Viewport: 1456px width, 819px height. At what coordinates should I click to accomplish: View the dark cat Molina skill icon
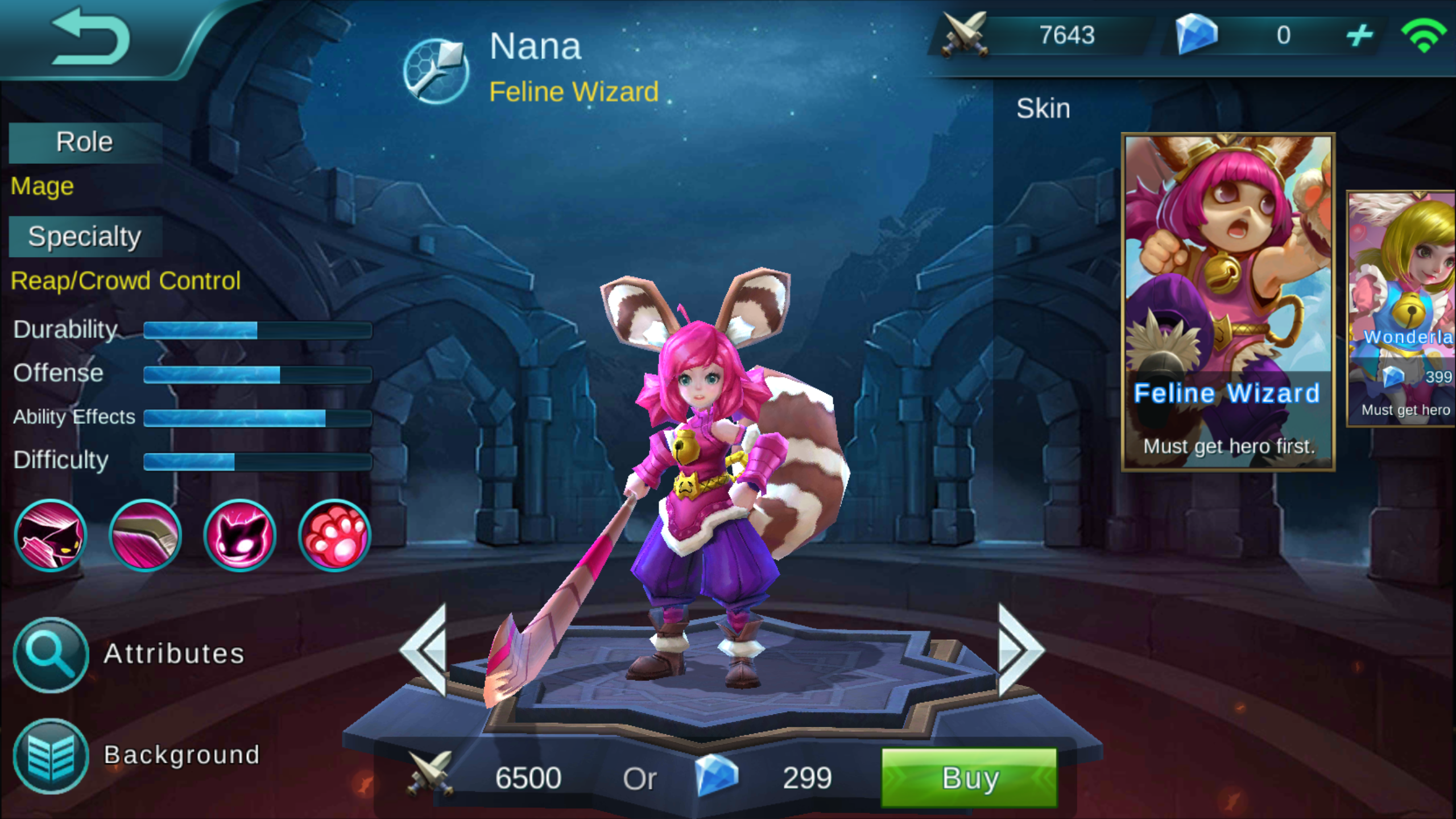(240, 535)
